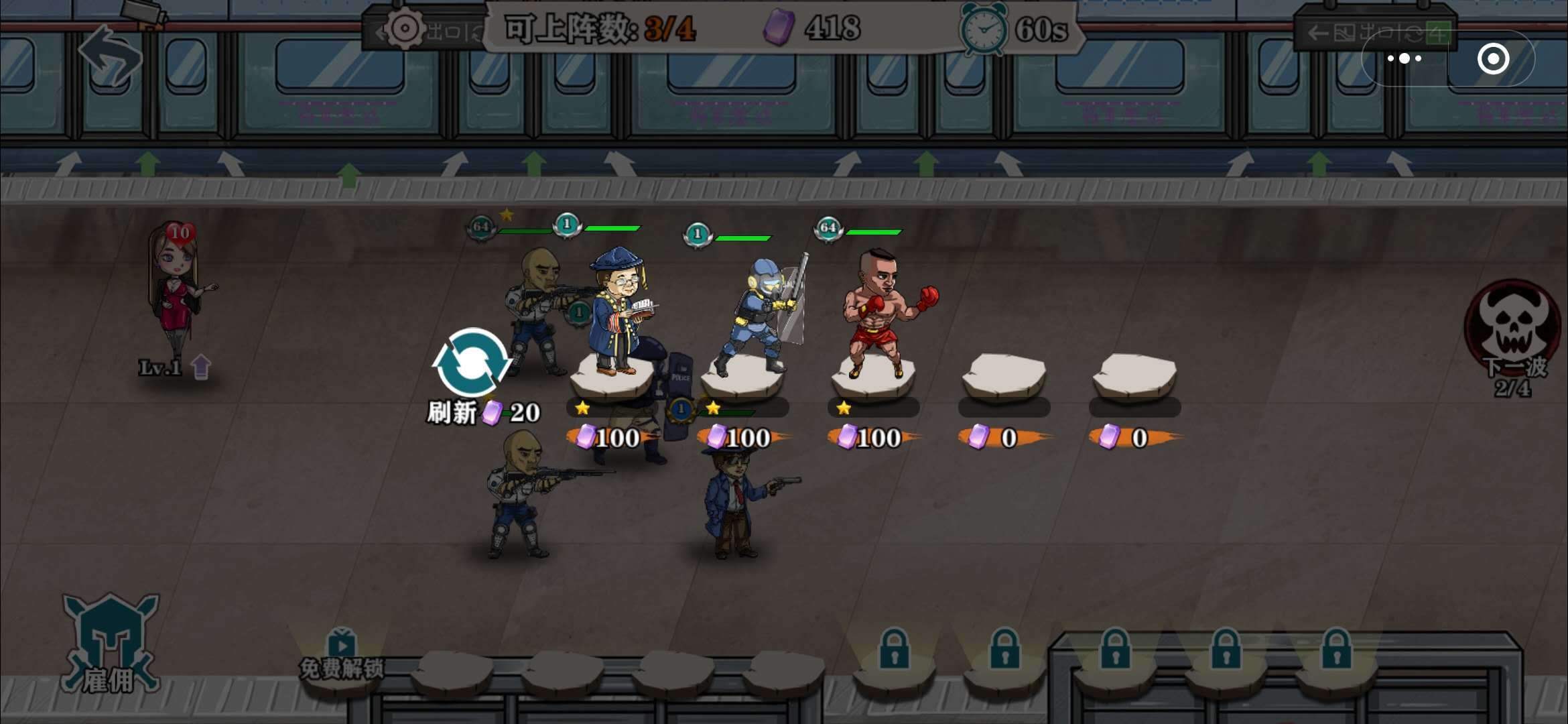
Task: Upgrade the Lv.1 girl with purple arrow
Action: click(x=200, y=367)
